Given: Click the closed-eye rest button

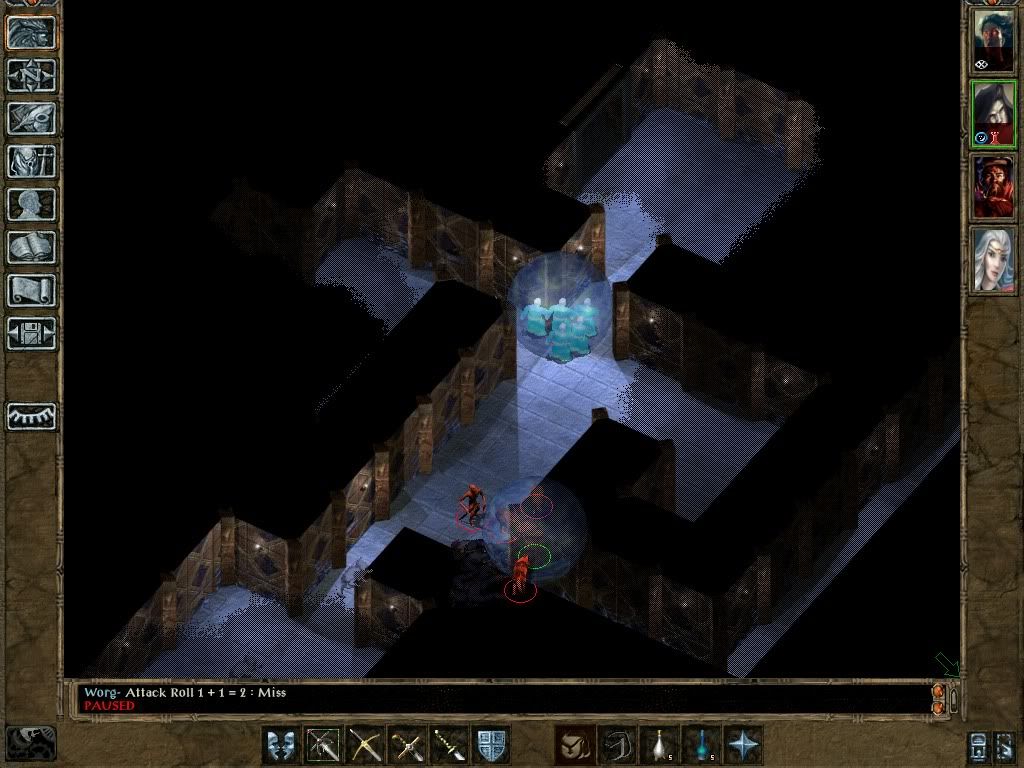Looking at the screenshot, I should pos(31,416).
